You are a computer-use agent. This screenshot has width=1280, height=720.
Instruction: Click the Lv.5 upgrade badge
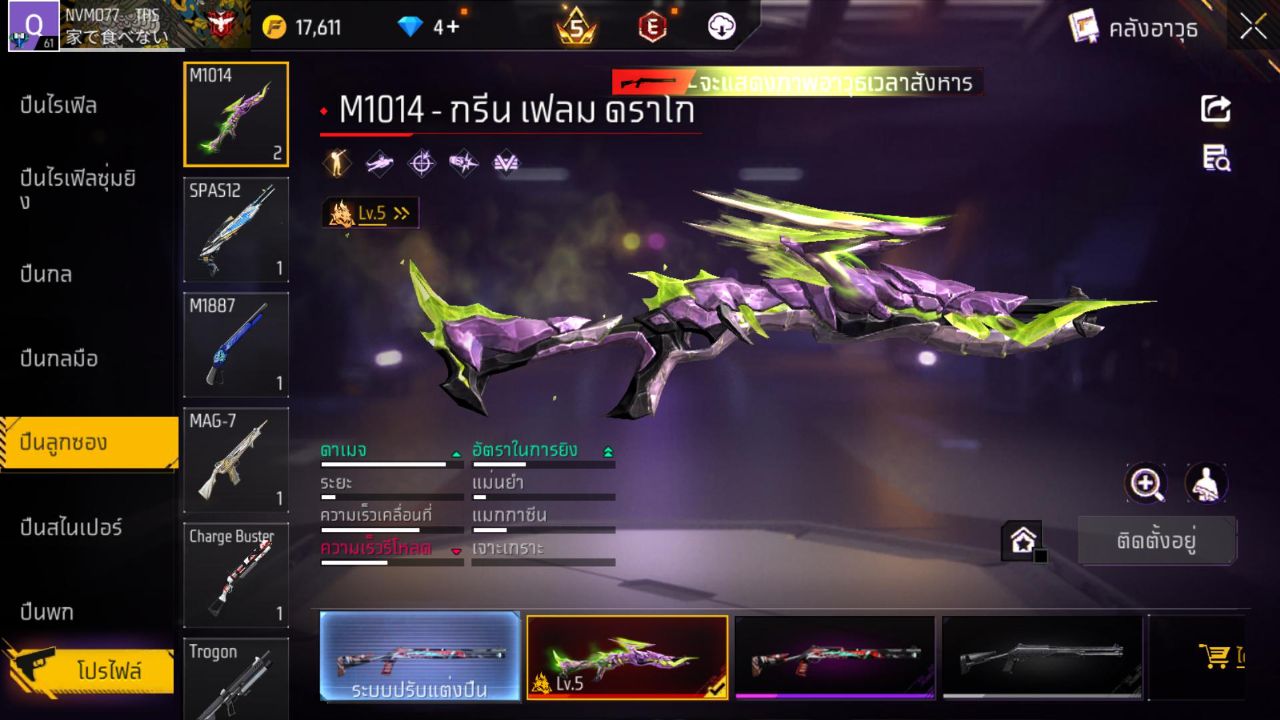point(371,213)
